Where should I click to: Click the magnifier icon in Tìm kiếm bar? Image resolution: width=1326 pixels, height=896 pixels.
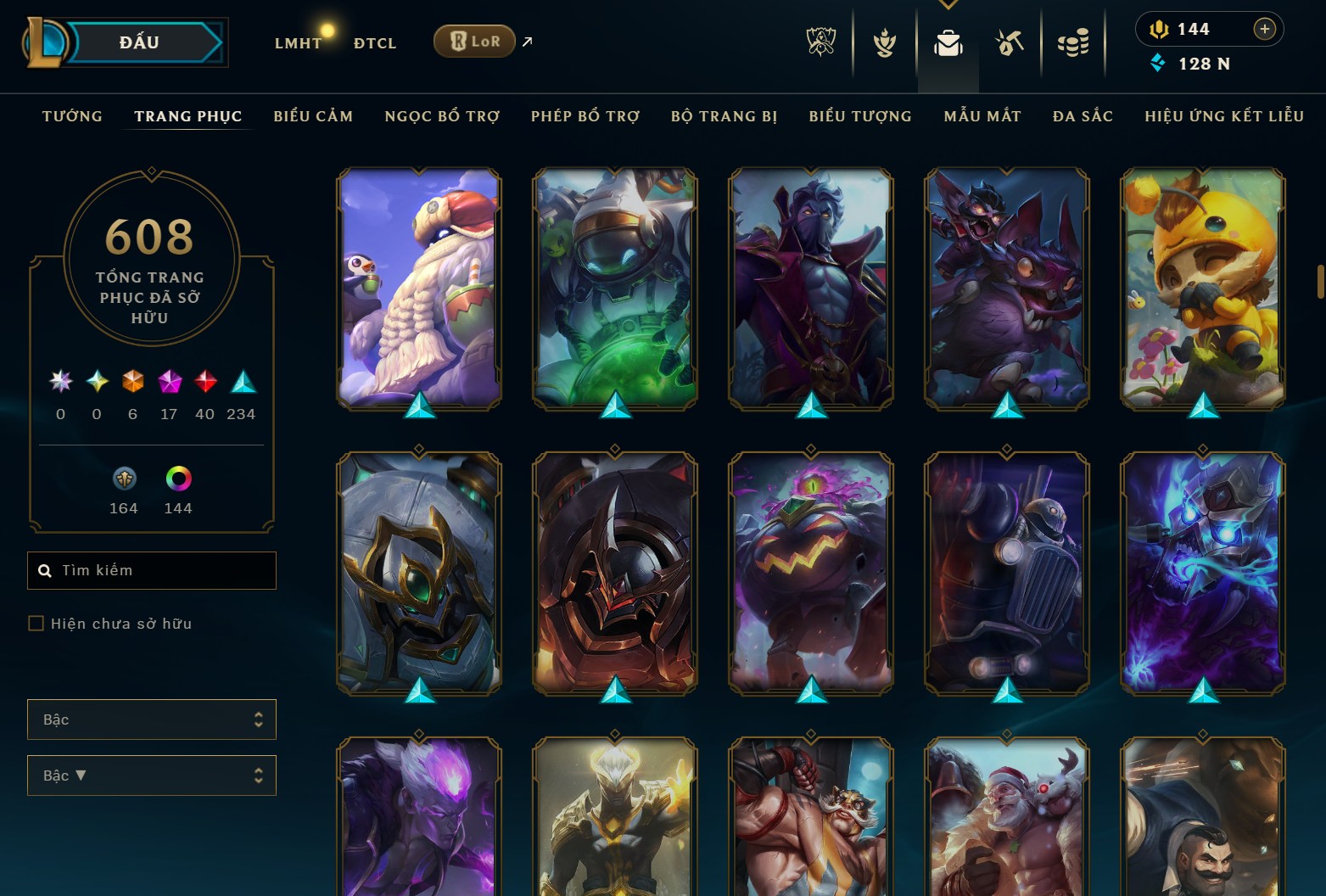[x=45, y=570]
